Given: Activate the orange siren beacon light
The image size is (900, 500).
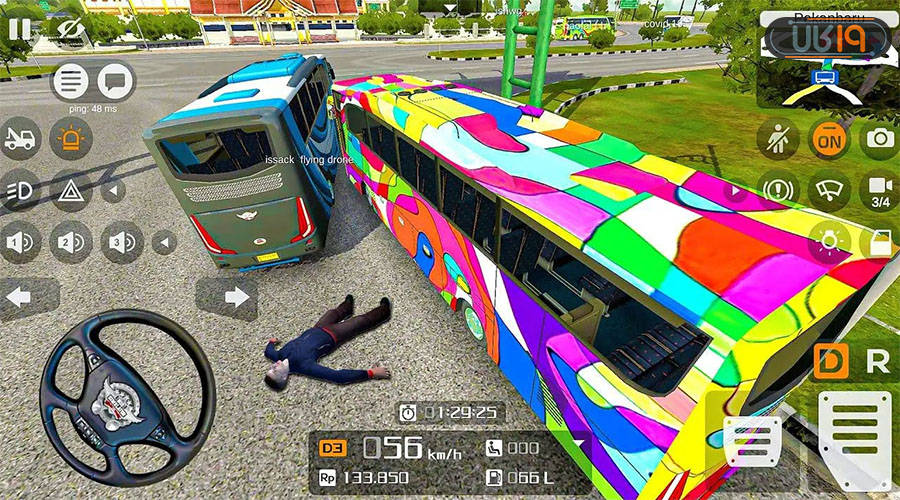Looking at the screenshot, I should [x=71, y=139].
